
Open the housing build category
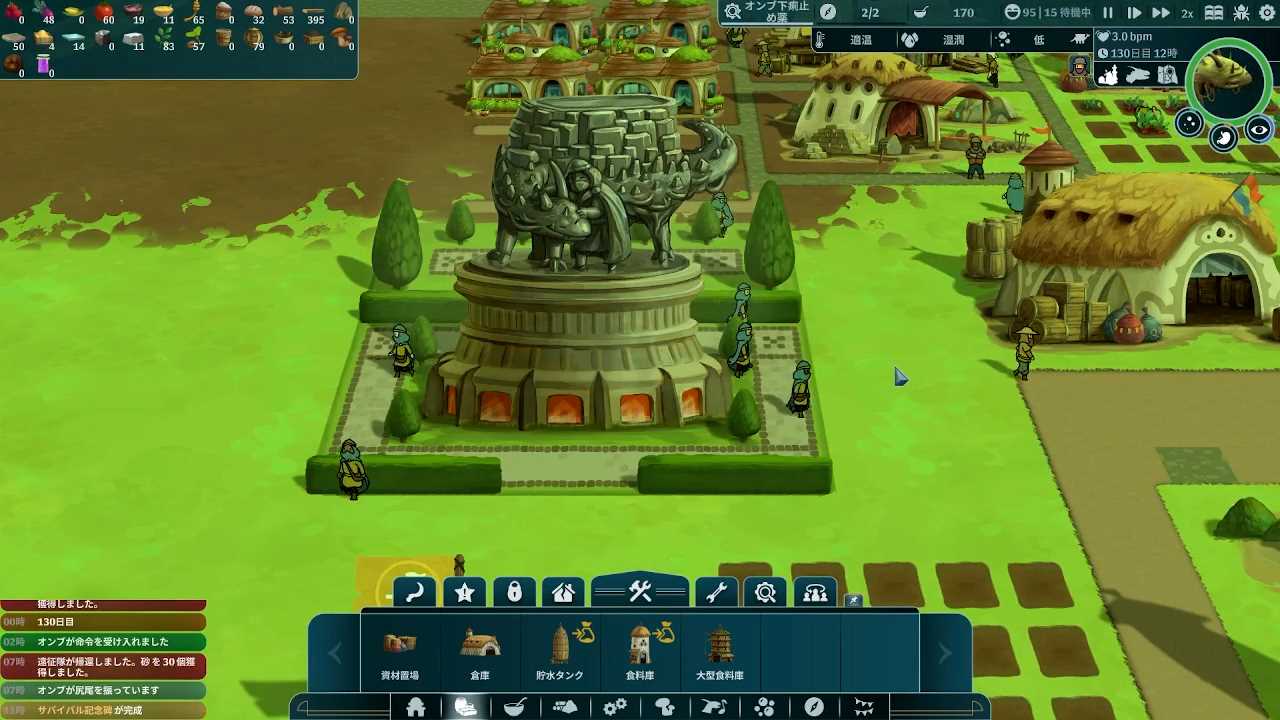click(416, 707)
